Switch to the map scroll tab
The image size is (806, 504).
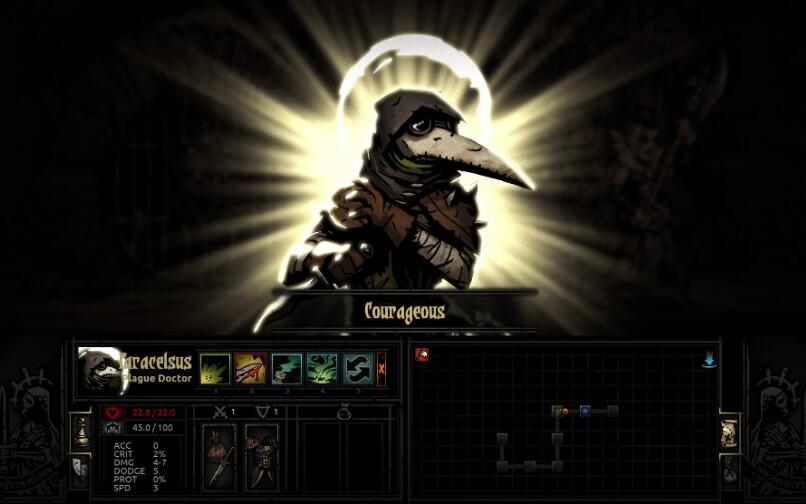(729, 432)
